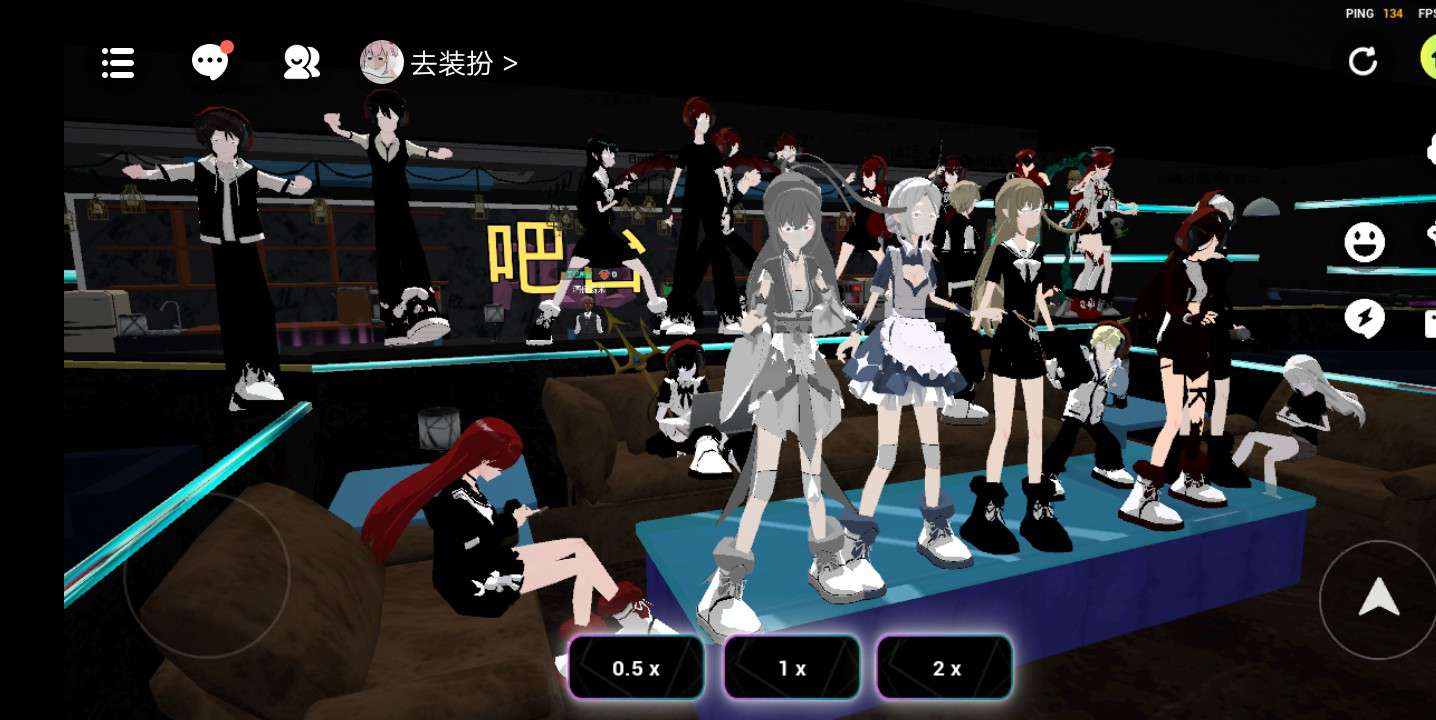Viewport: 1436px width, 720px height.
Task: Open the chat messages bubble
Action: point(210,62)
